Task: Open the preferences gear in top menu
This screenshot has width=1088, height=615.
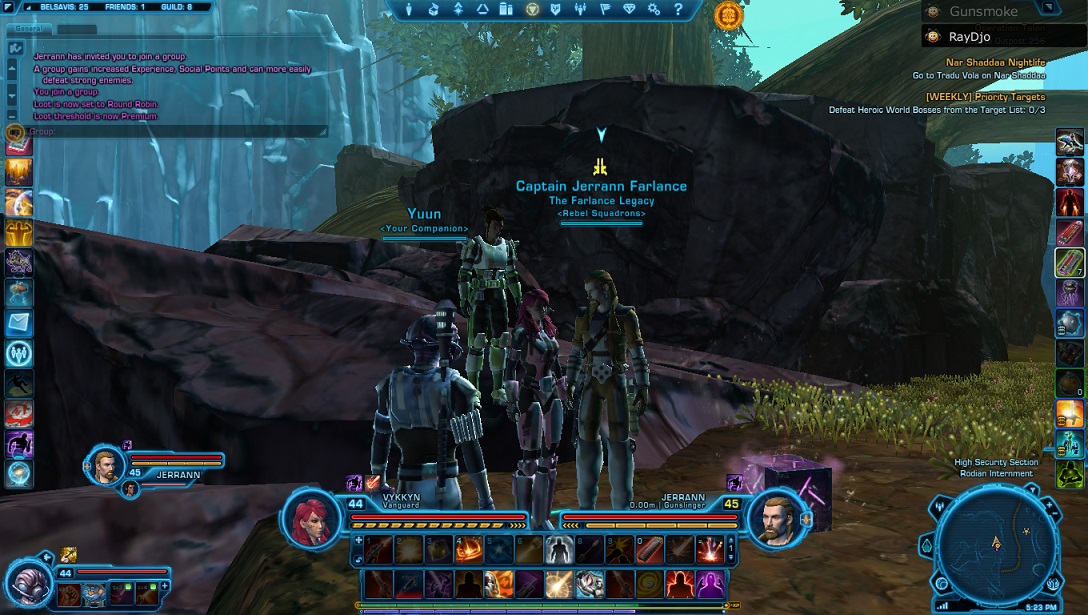Action: tap(654, 9)
